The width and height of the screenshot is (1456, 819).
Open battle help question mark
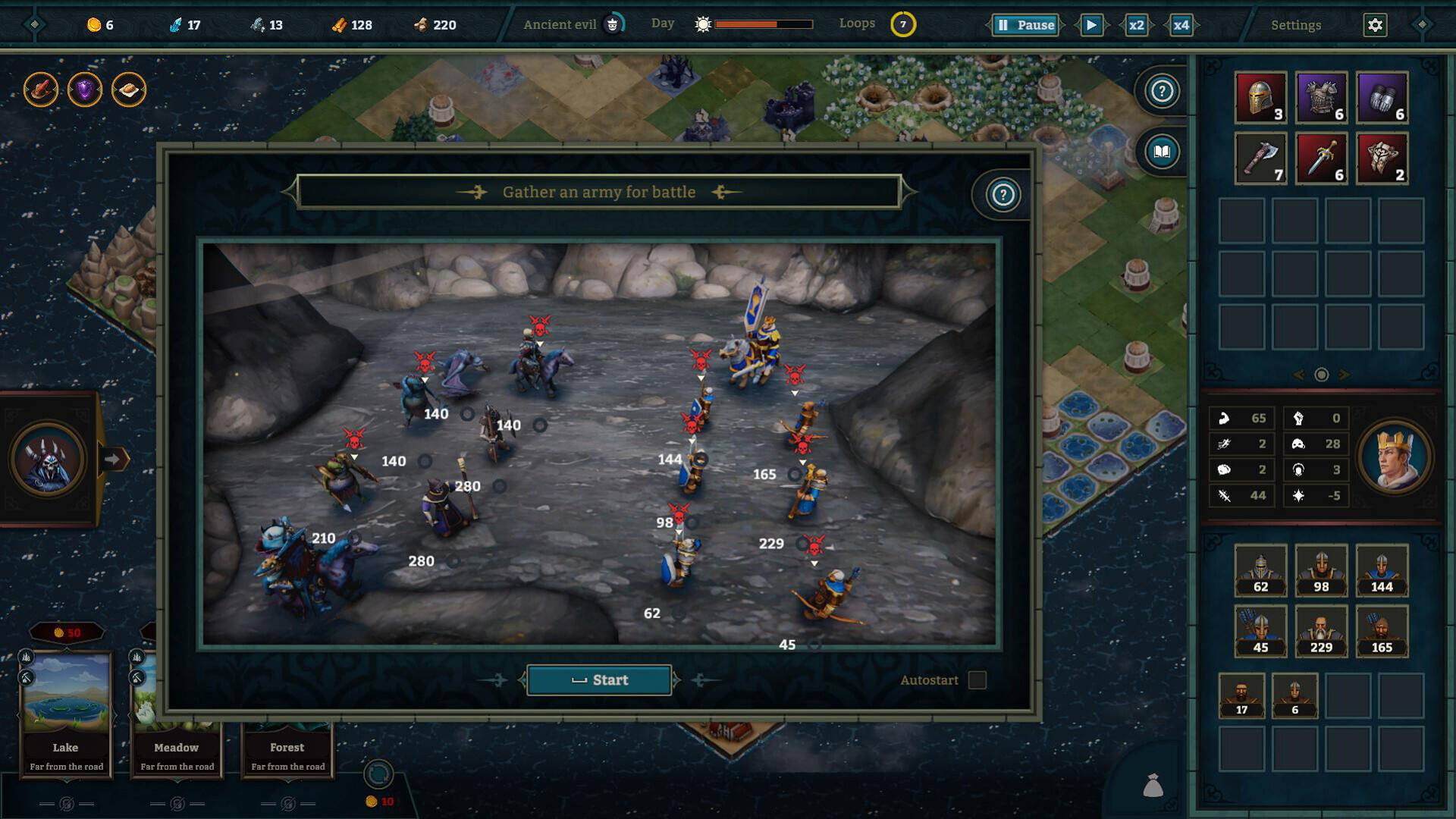pos(1003,196)
